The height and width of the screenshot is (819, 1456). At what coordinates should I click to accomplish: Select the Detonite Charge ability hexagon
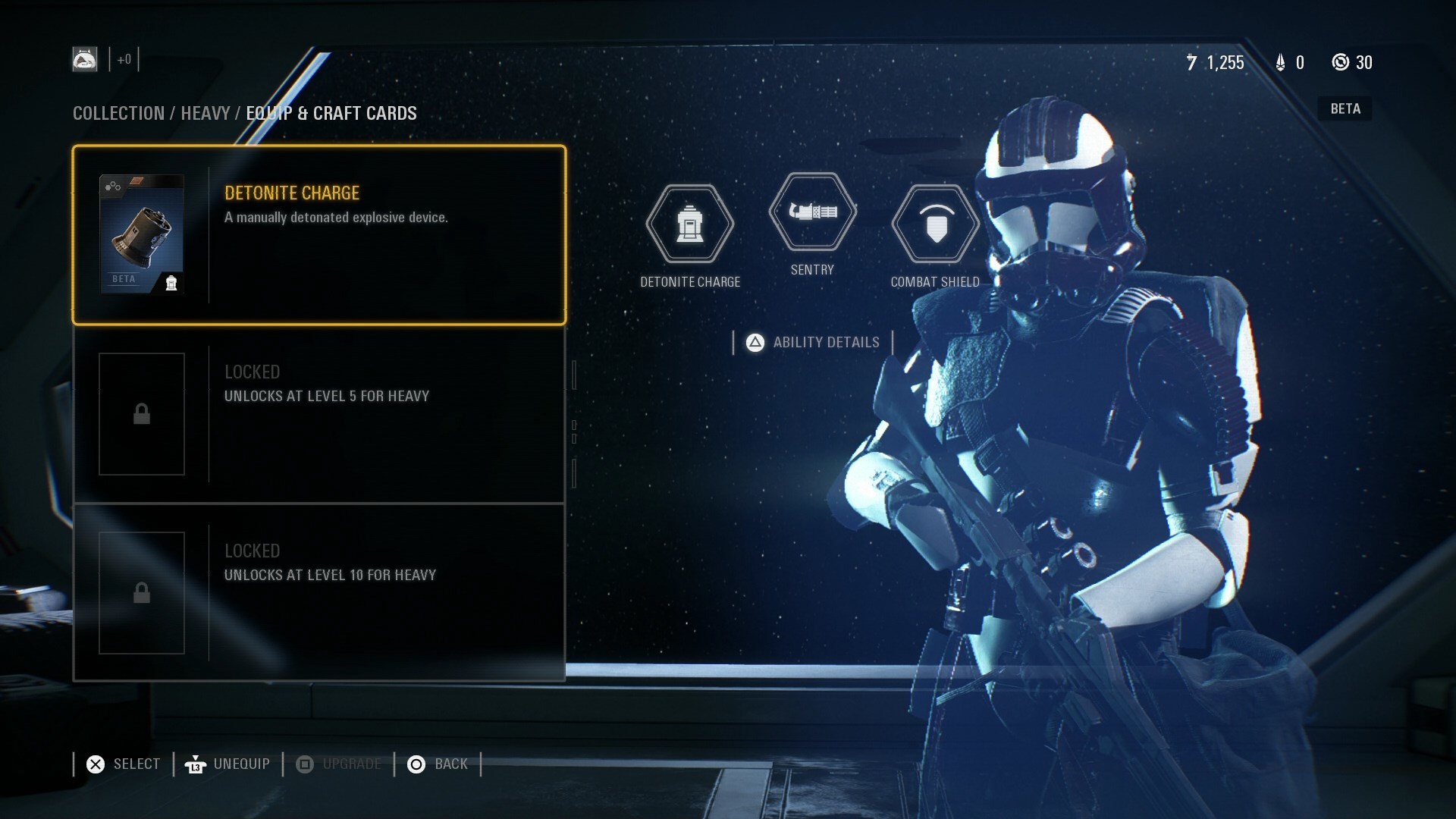[689, 224]
